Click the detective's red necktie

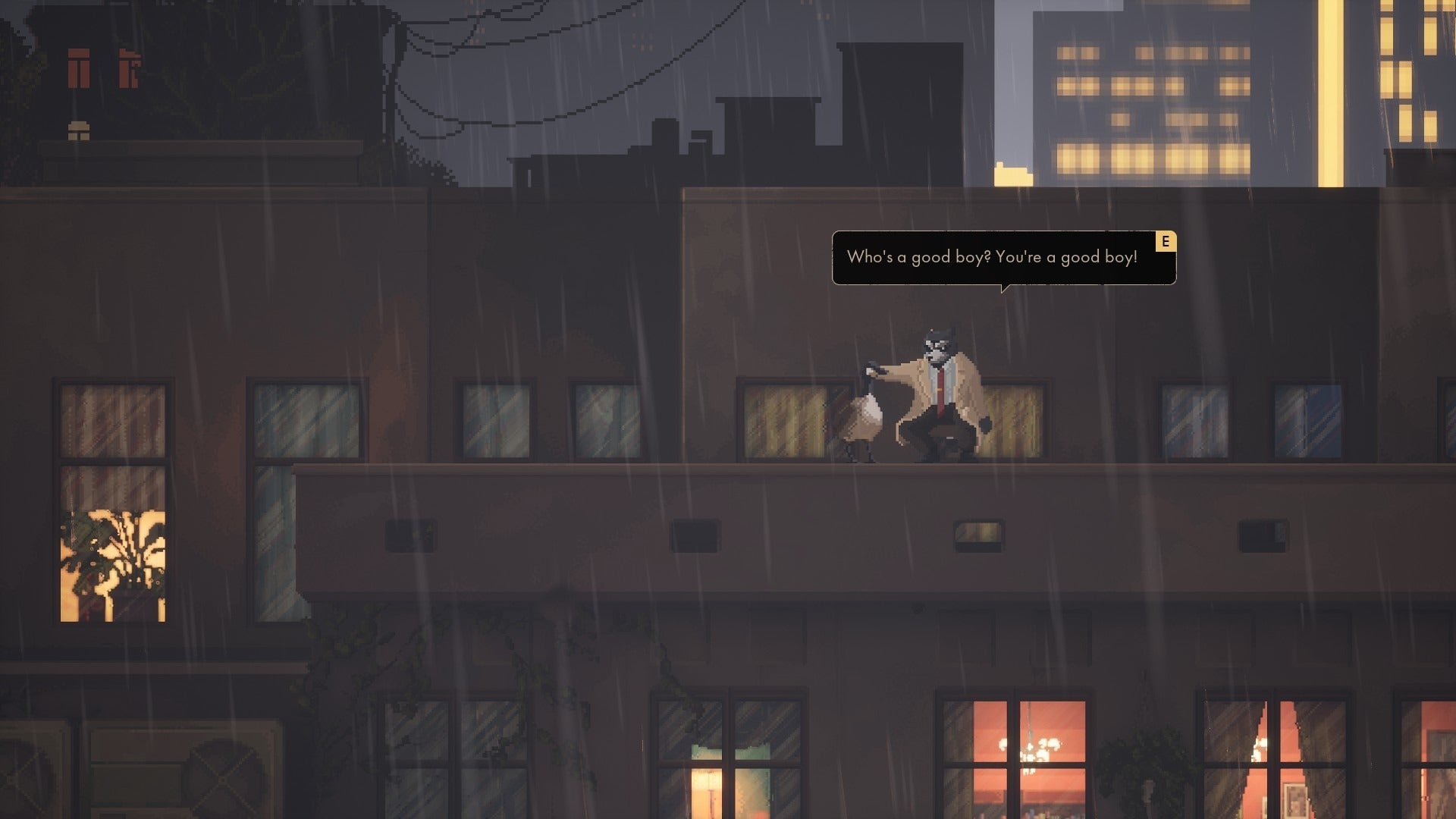[x=940, y=391]
